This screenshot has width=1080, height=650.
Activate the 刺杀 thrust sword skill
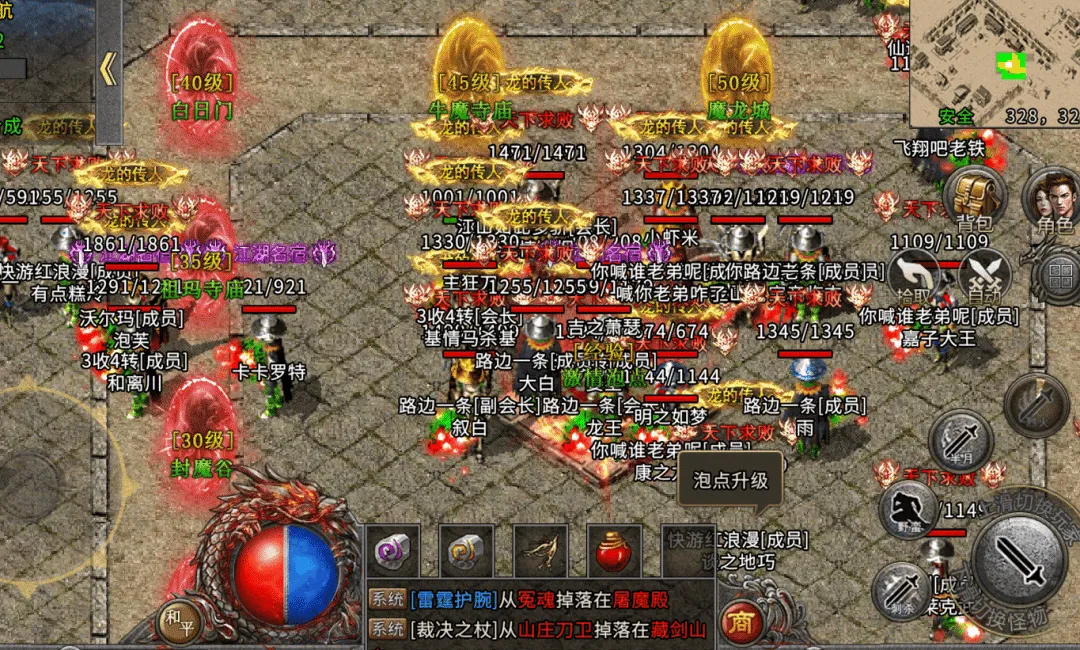tap(901, 591)
